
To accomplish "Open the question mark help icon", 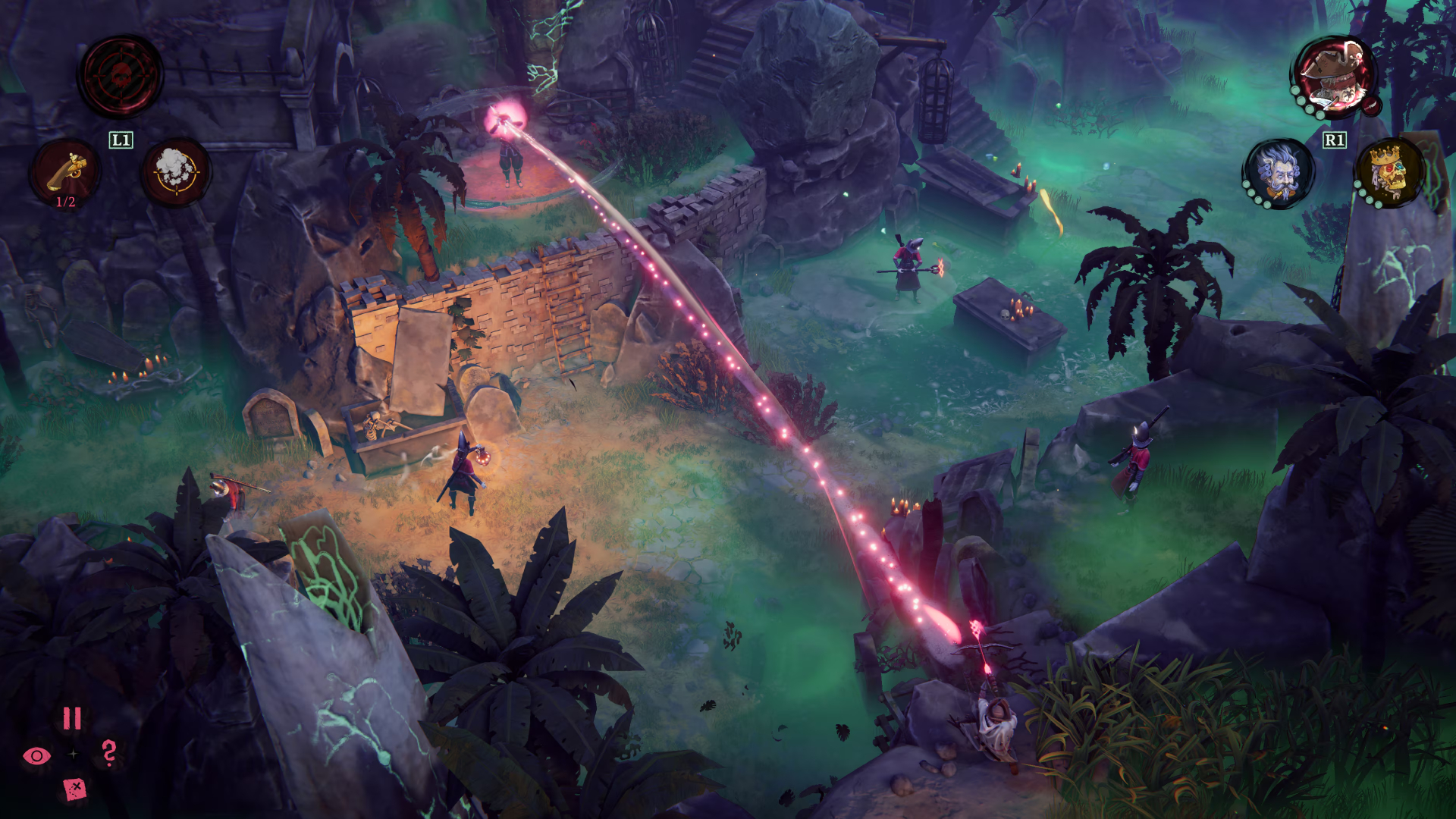I will pyautogui.click(x=109, y=753).
